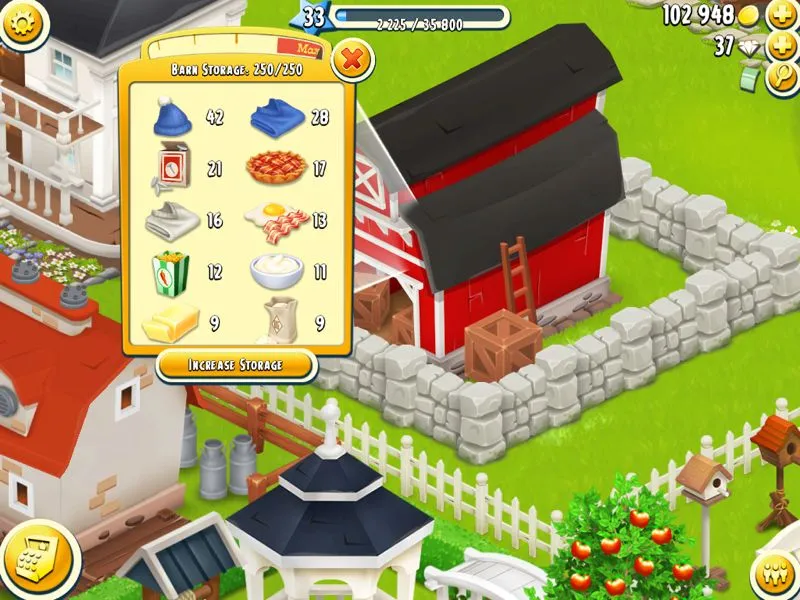800x600 pixels.
Task: Select the blue wool hat item
Action: (175, 118)
